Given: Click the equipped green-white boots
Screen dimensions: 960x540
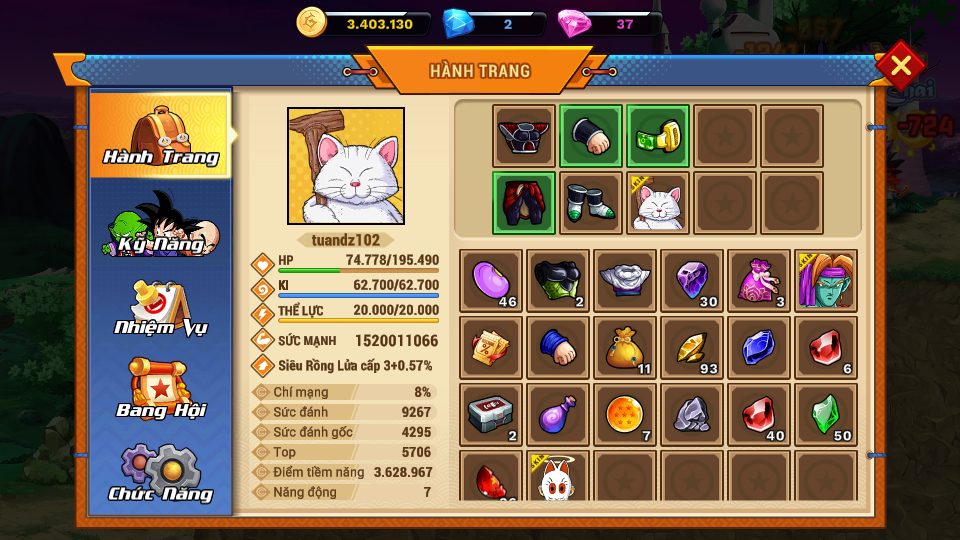Looking at the screenshot, I should 591,203.
